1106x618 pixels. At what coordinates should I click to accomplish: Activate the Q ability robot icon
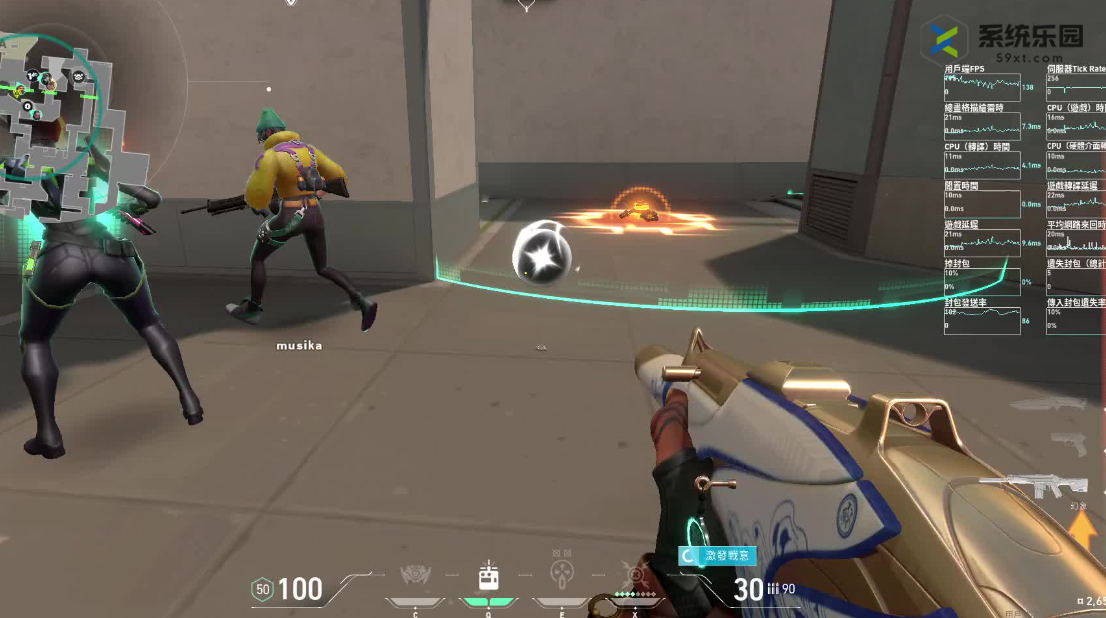click(x=488, y=577)
